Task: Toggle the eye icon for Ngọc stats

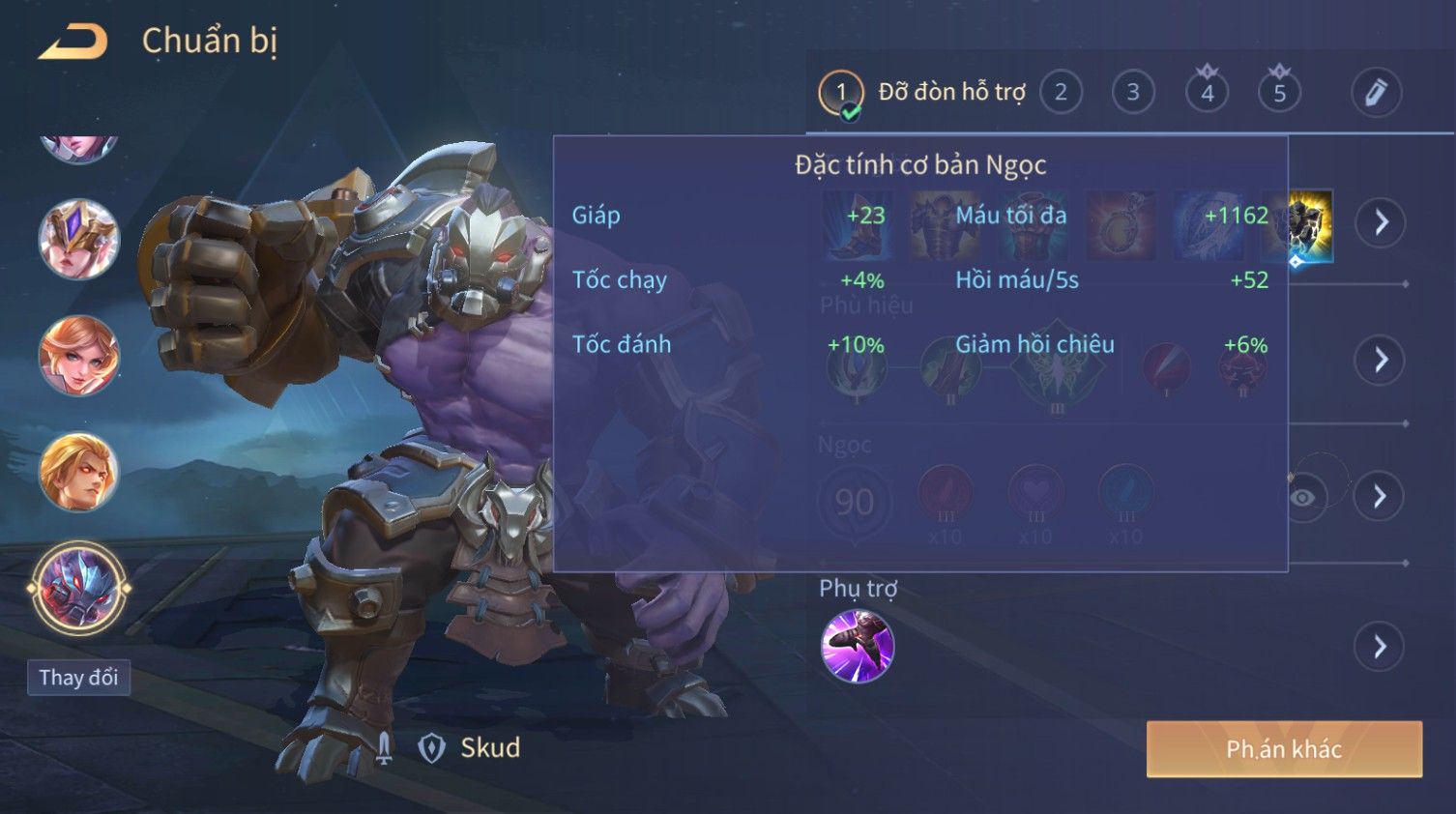Action: click(1303, 497)
